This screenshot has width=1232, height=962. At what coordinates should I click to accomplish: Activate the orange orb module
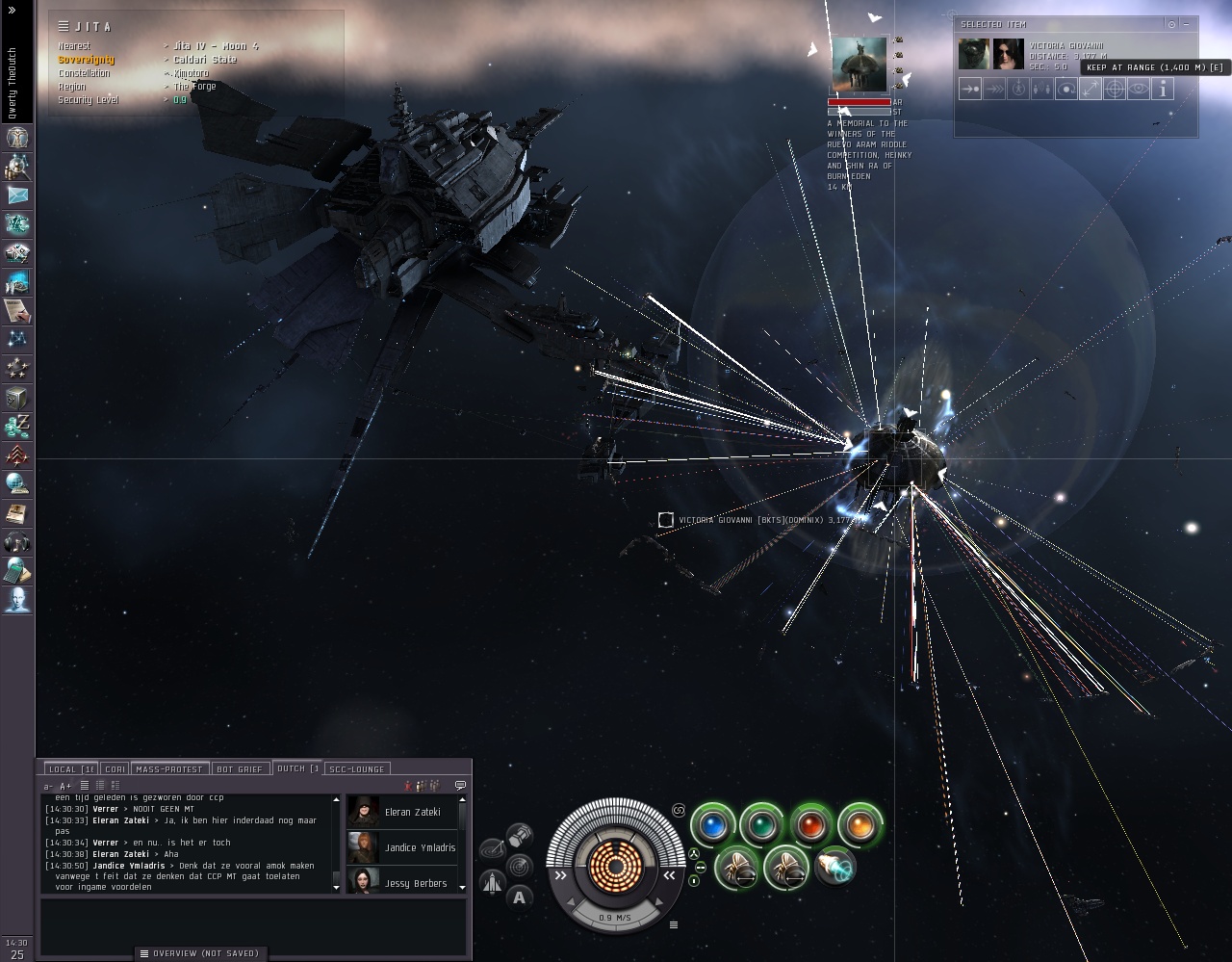(860, 826)
